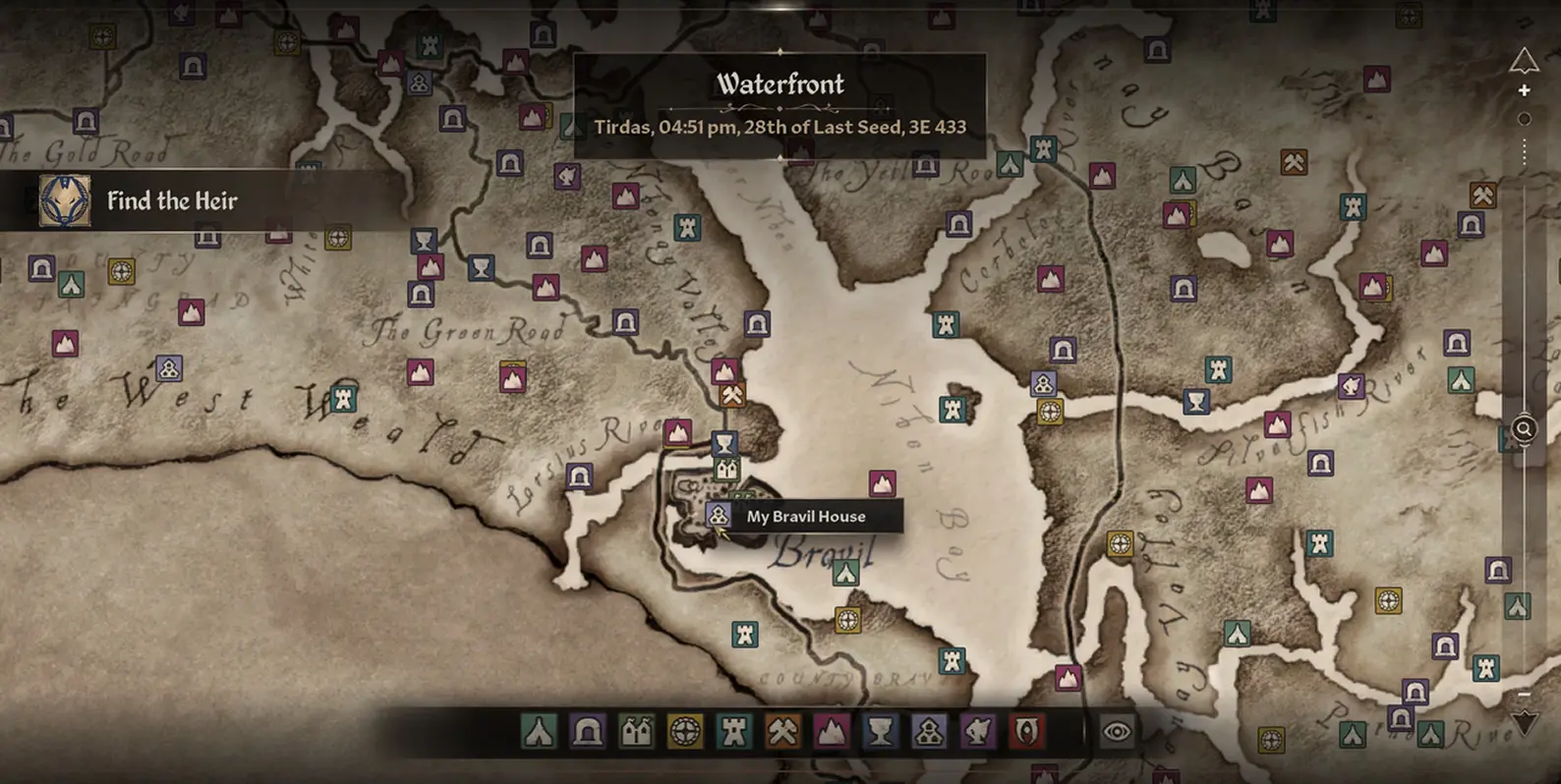Image resolution: width=1561 pixels, height=784 pixels.
Task: Select the My Bravil House map marker
Action: [720, 515]
